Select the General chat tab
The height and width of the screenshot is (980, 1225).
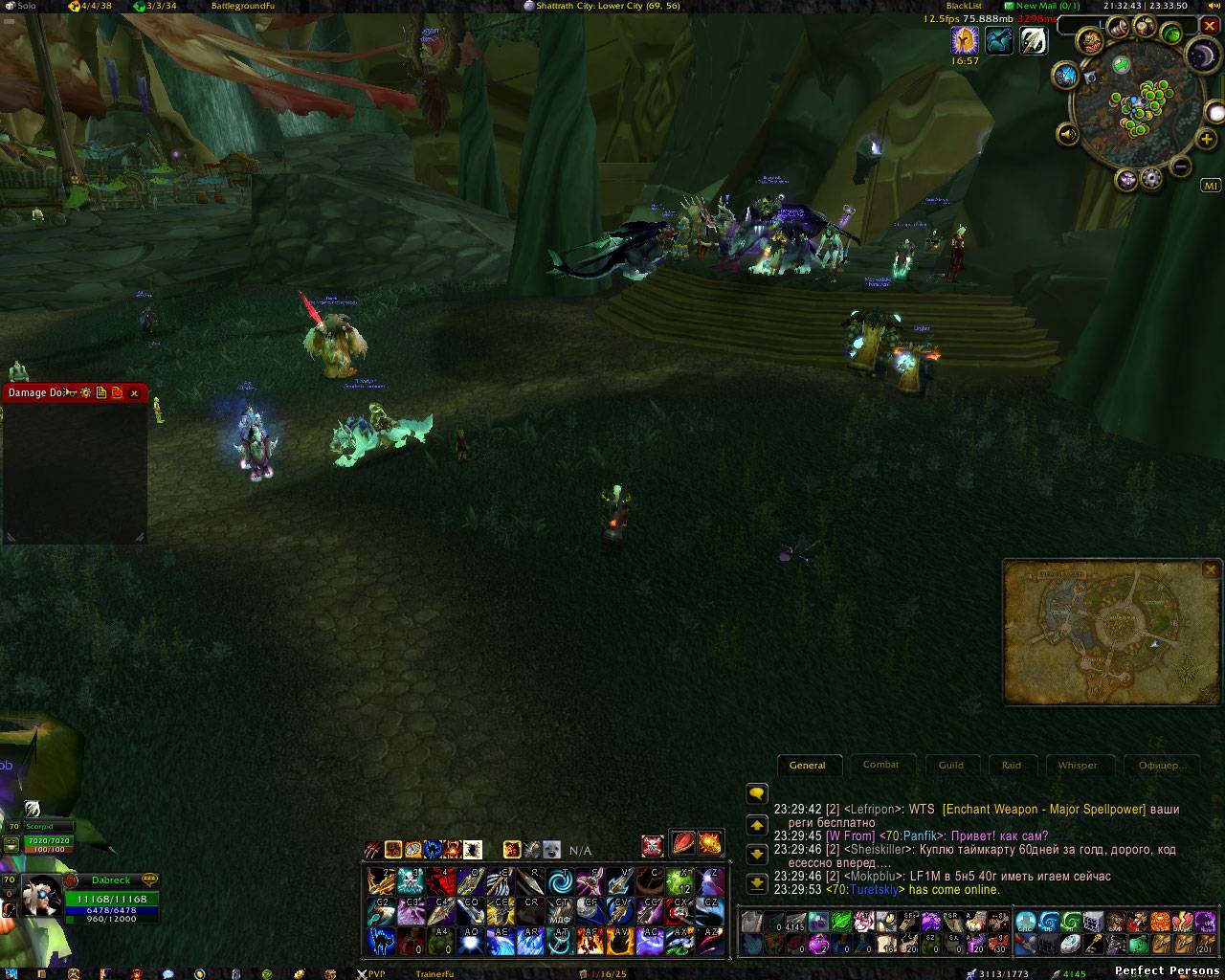coord(808,765)
